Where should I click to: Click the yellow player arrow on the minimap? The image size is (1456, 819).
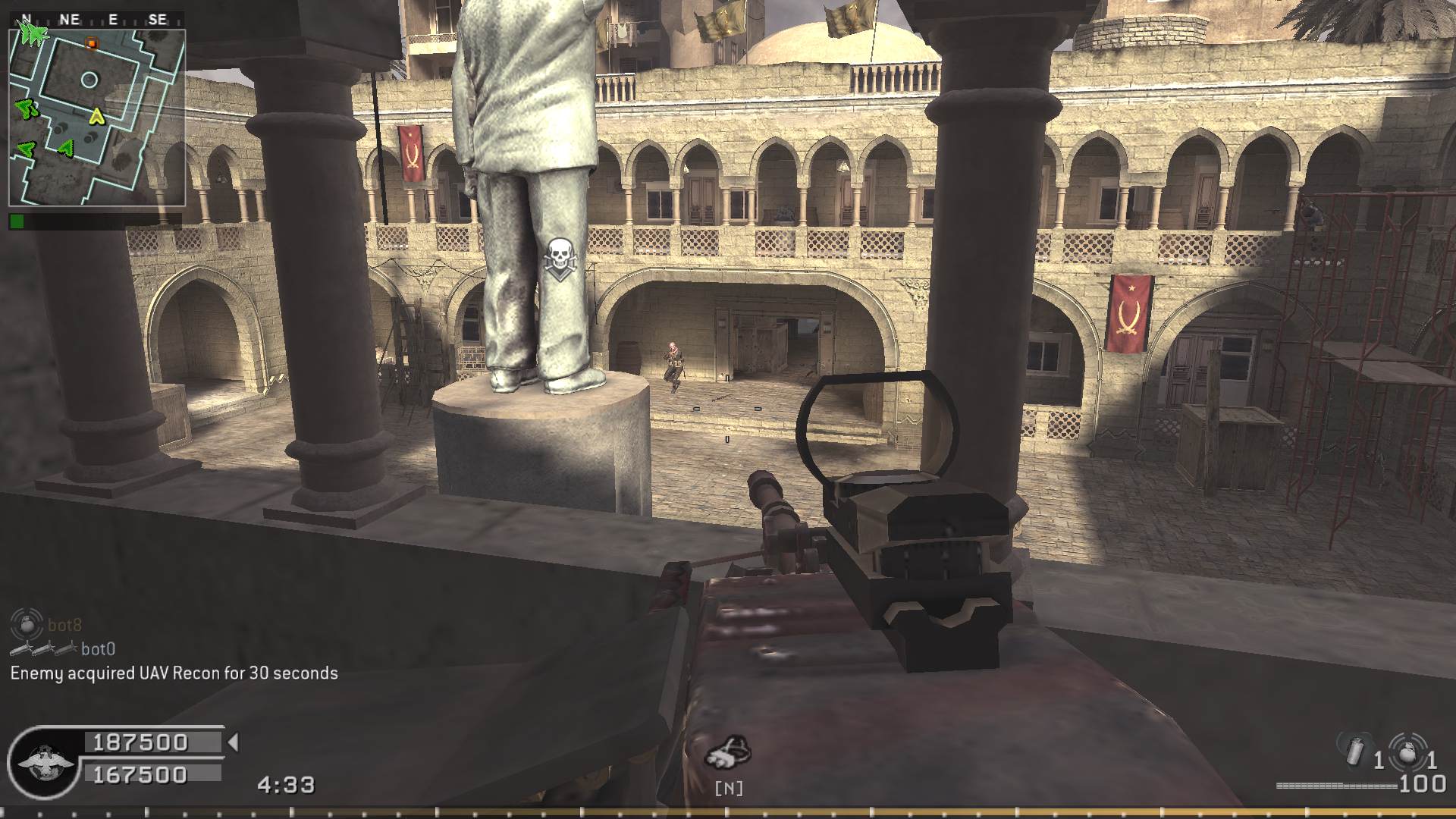96,116
